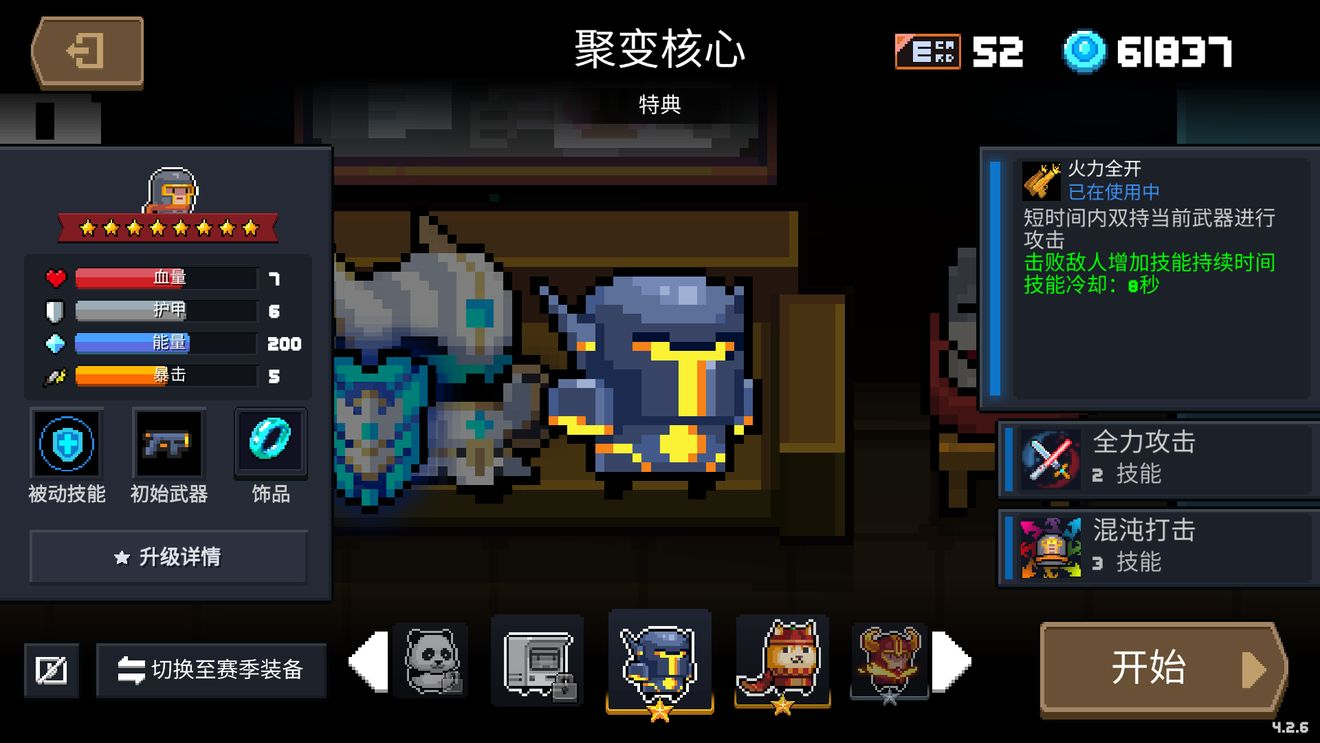Select the 初始武器 starting weapon icon
The width and height of the screenshot is (1320, 743).
[167, 445]
